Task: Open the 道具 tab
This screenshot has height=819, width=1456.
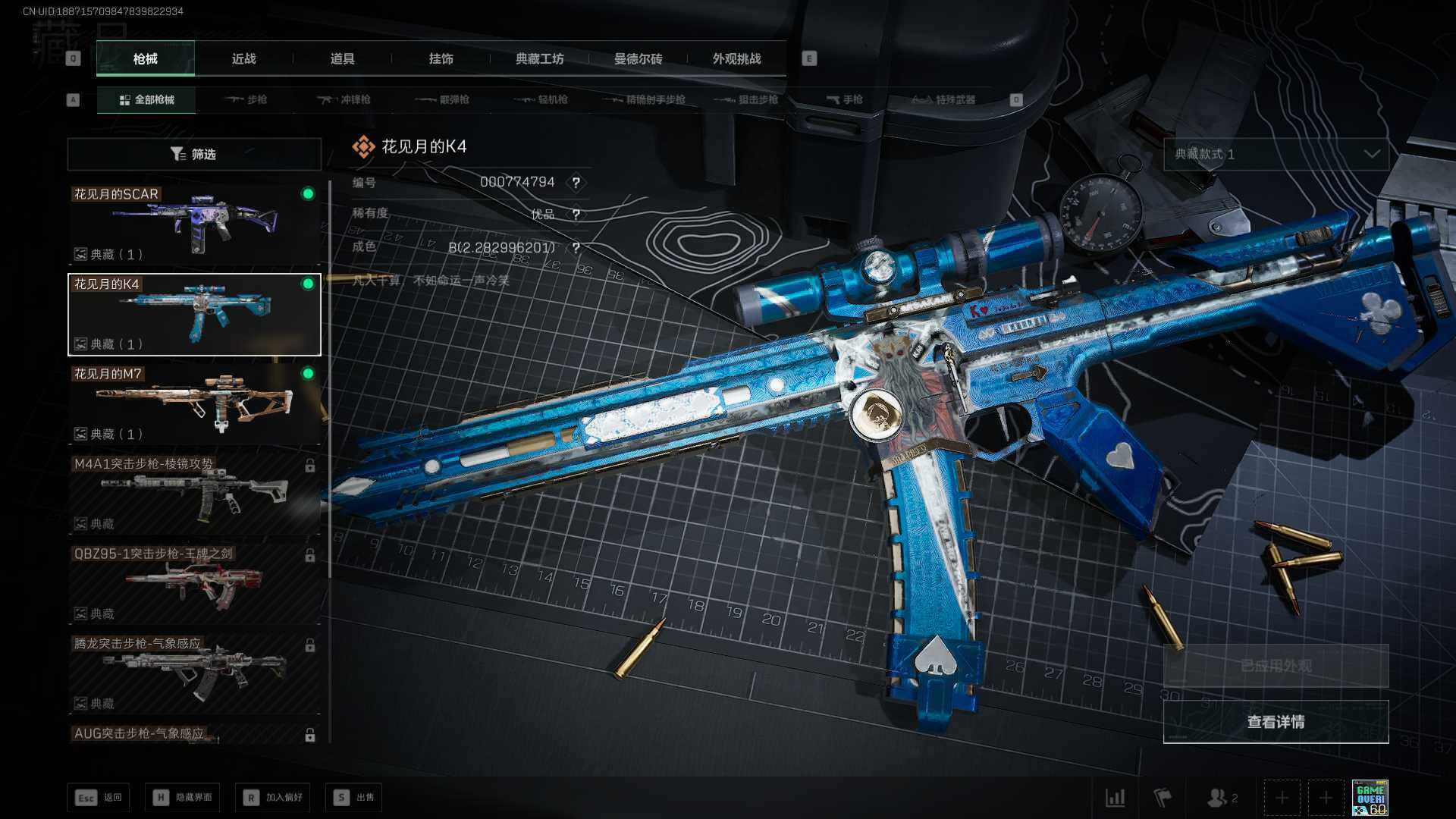Action: 342,59
